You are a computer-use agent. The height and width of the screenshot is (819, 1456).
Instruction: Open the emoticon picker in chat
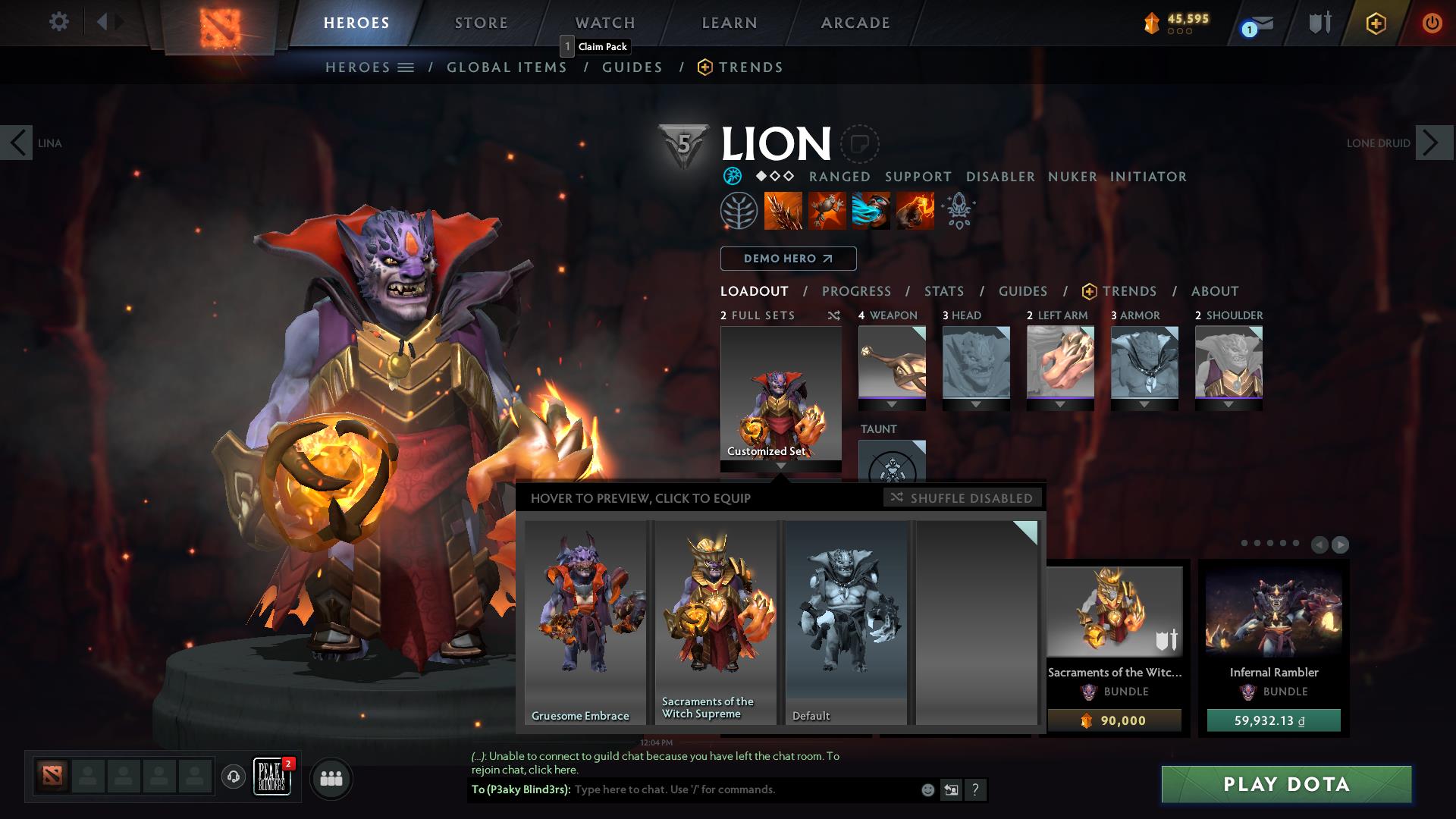coord(927,789)
